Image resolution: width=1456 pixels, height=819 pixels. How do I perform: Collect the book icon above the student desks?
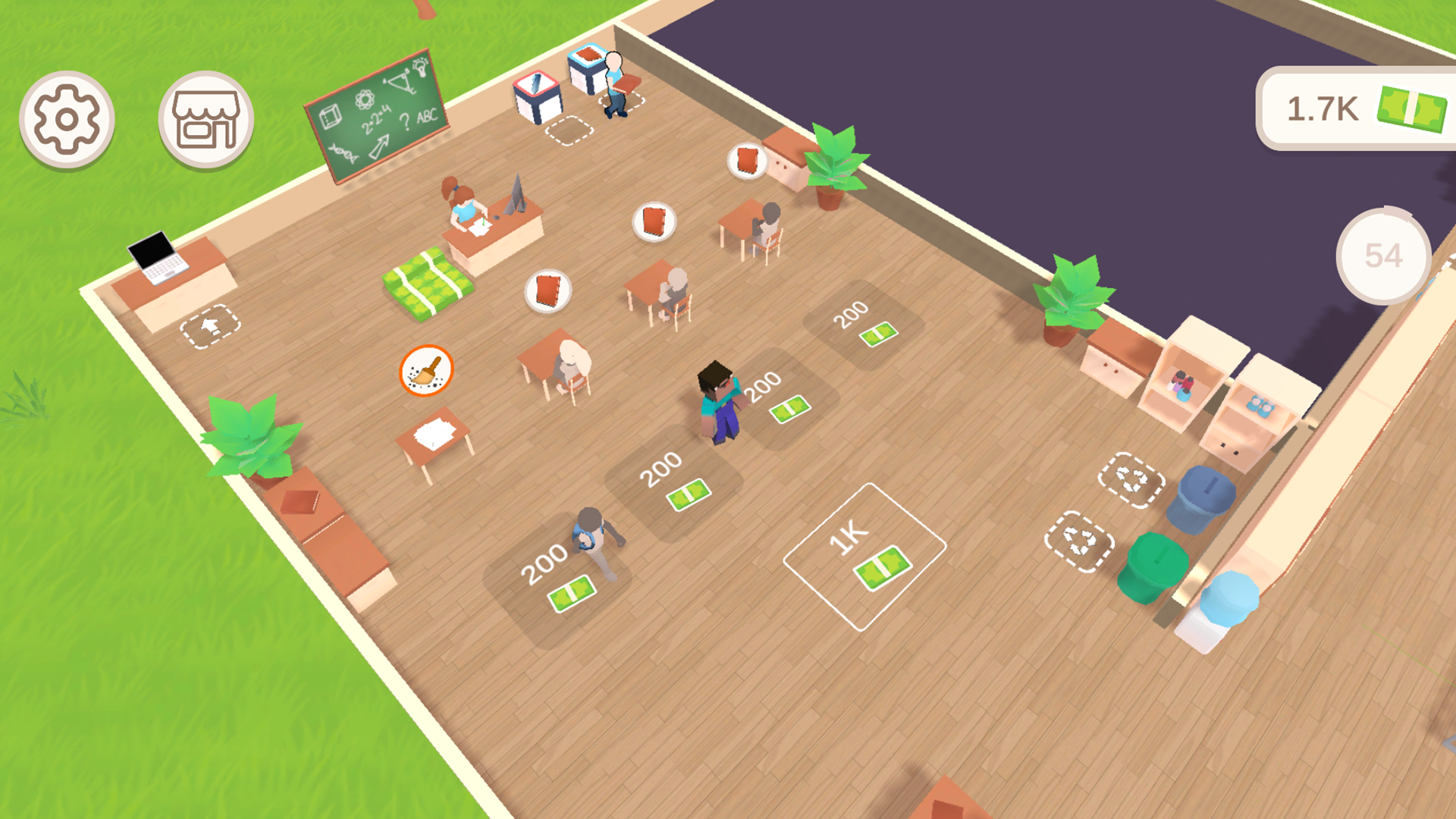coord(652,222)
